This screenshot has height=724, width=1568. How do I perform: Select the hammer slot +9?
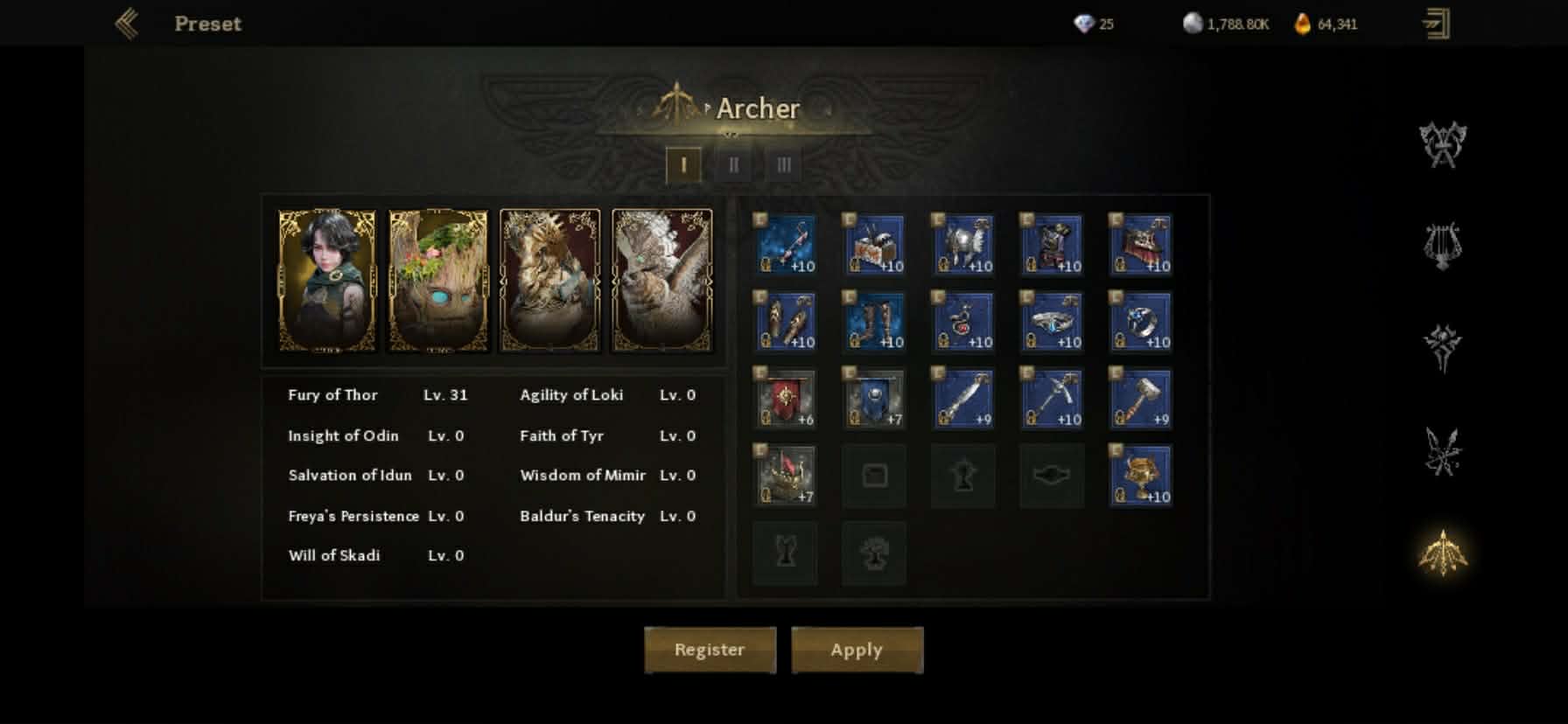[x=1141, y=399]
